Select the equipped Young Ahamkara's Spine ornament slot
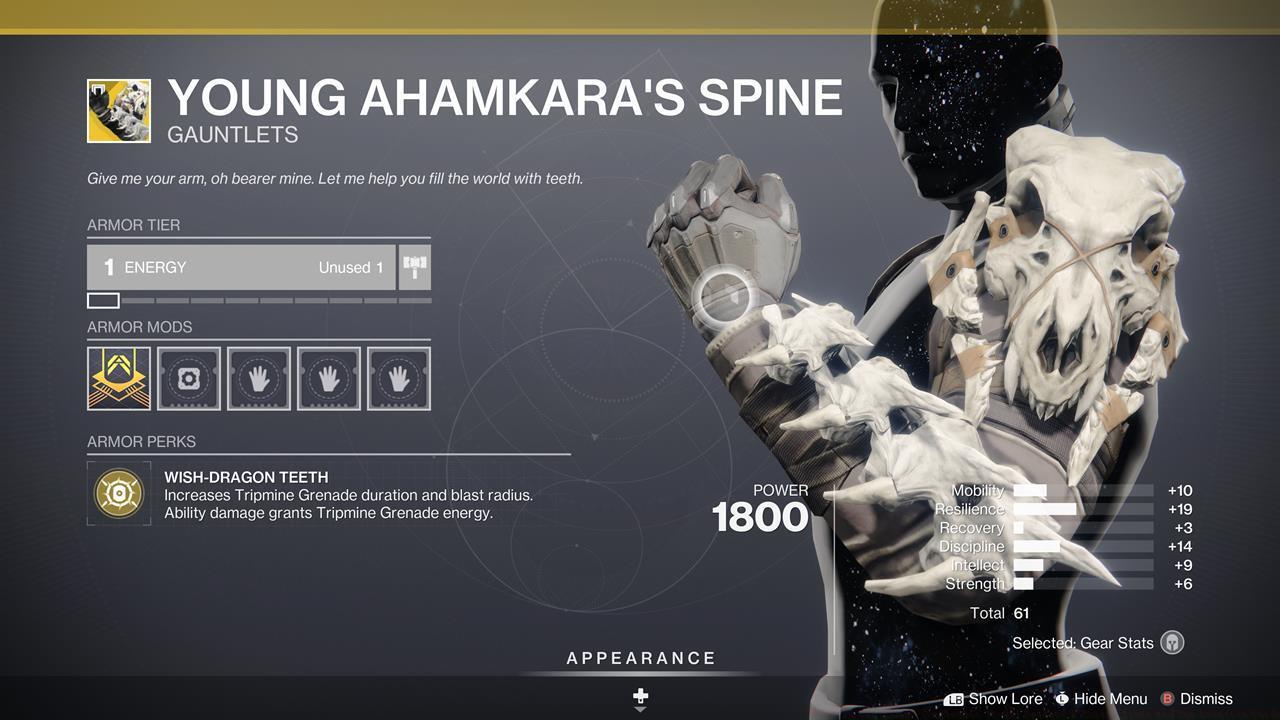1280x720 pixels. tap(119, 378)
